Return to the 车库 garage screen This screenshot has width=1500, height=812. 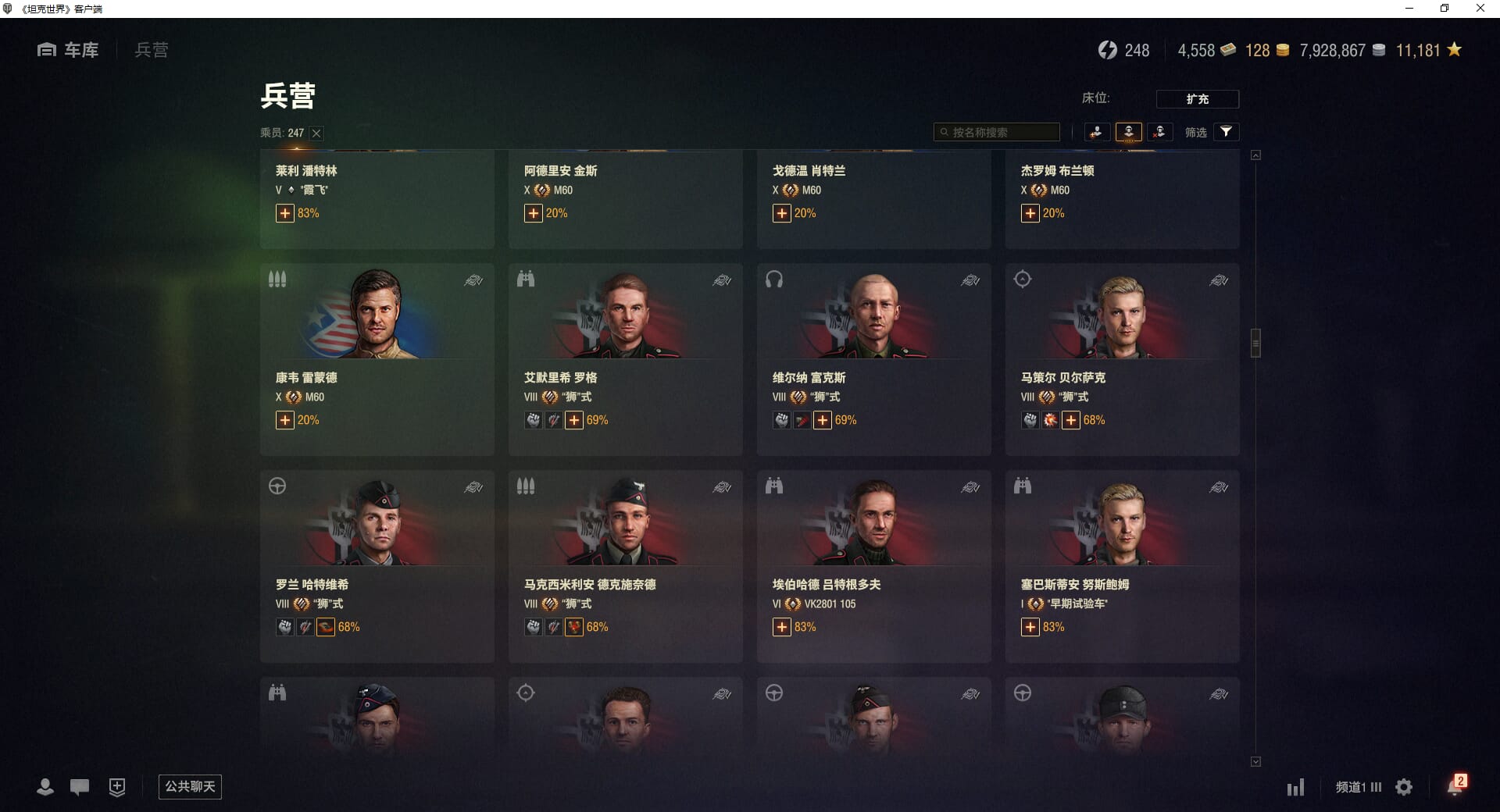(69, 50)
